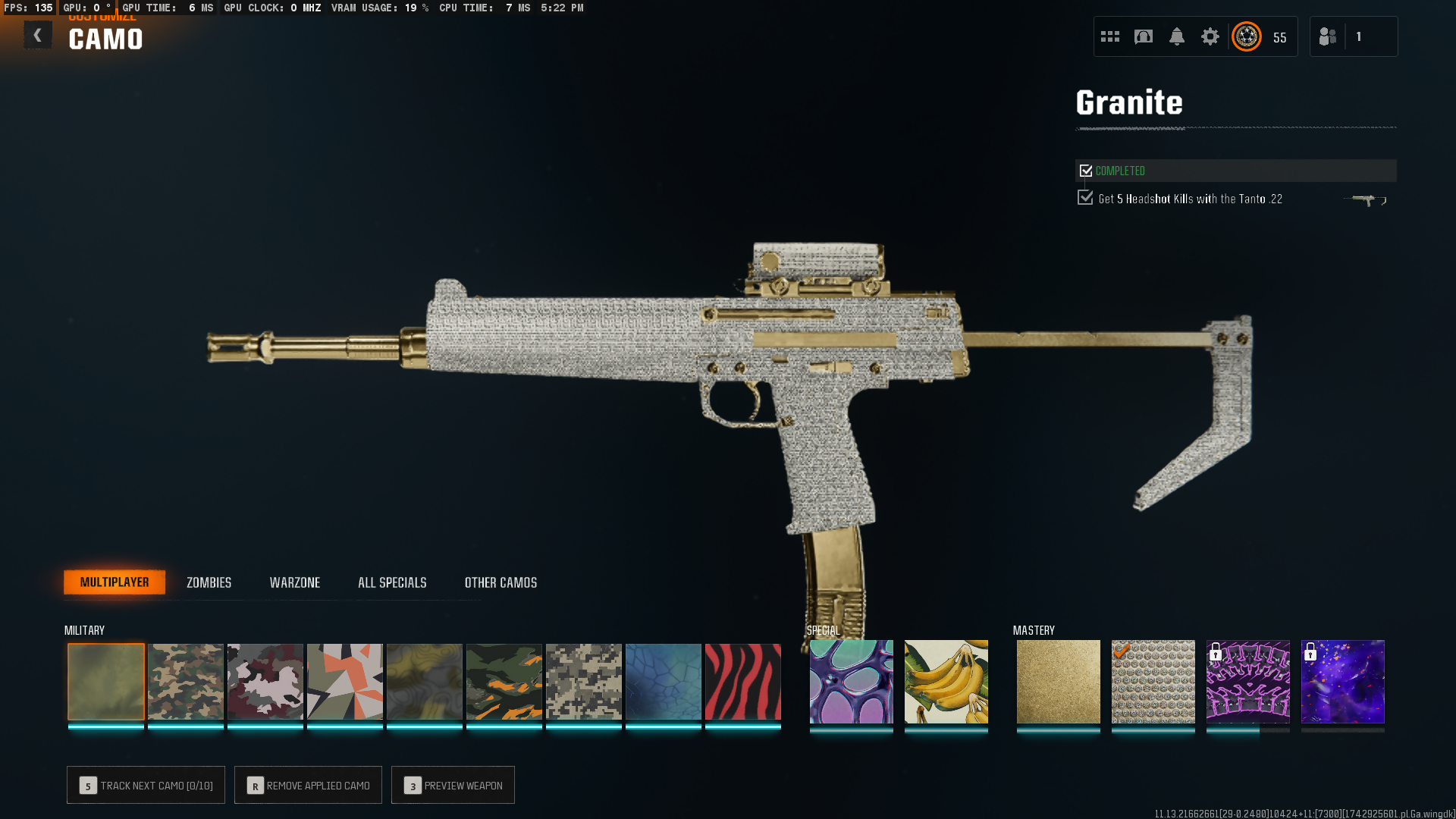Pick the green woodland camo swatch

tap(186, 682)
